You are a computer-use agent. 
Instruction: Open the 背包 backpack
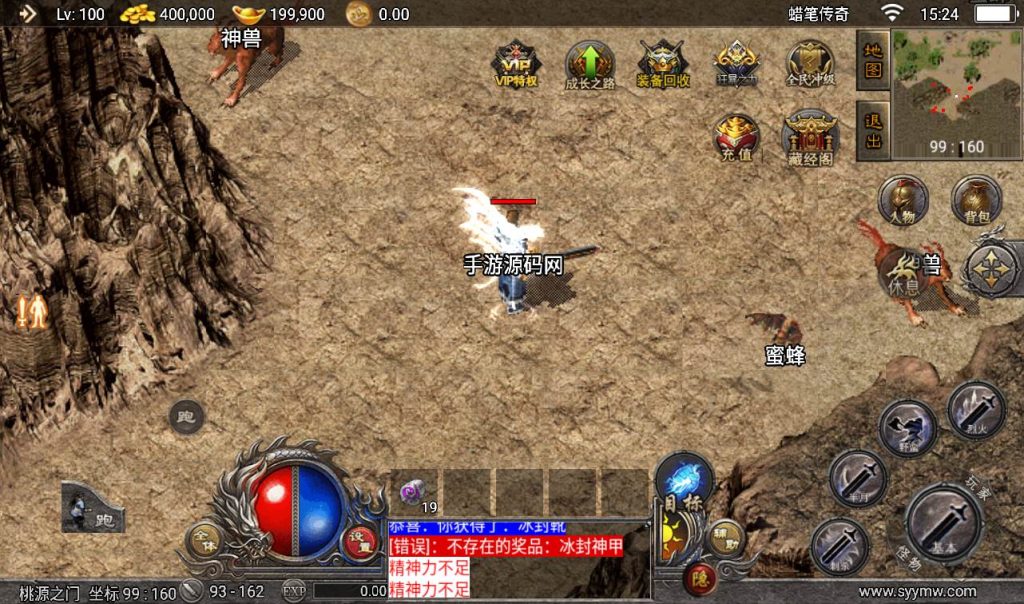(976, 199)
